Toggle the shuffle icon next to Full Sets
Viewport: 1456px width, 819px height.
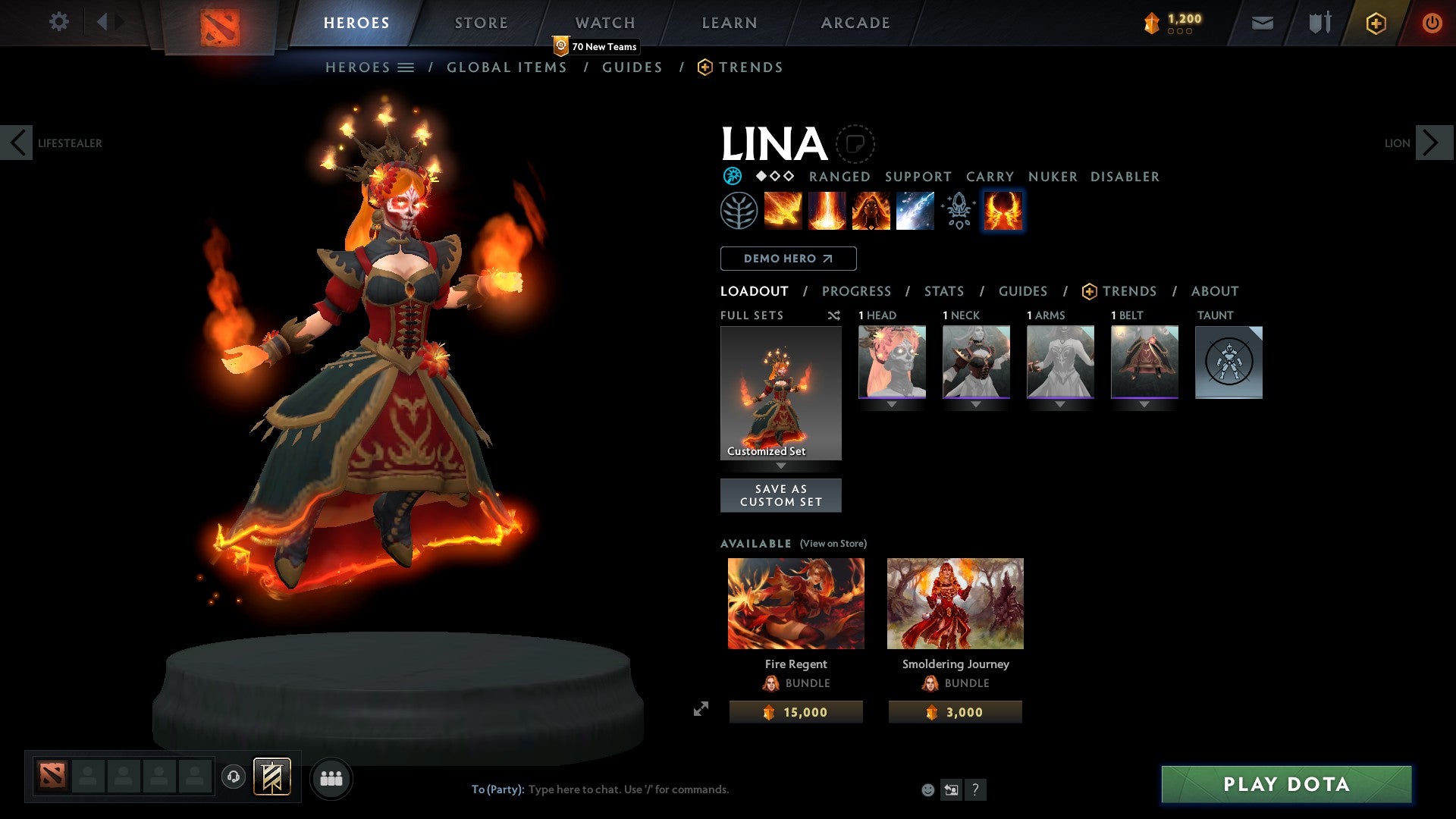[834, 315]
